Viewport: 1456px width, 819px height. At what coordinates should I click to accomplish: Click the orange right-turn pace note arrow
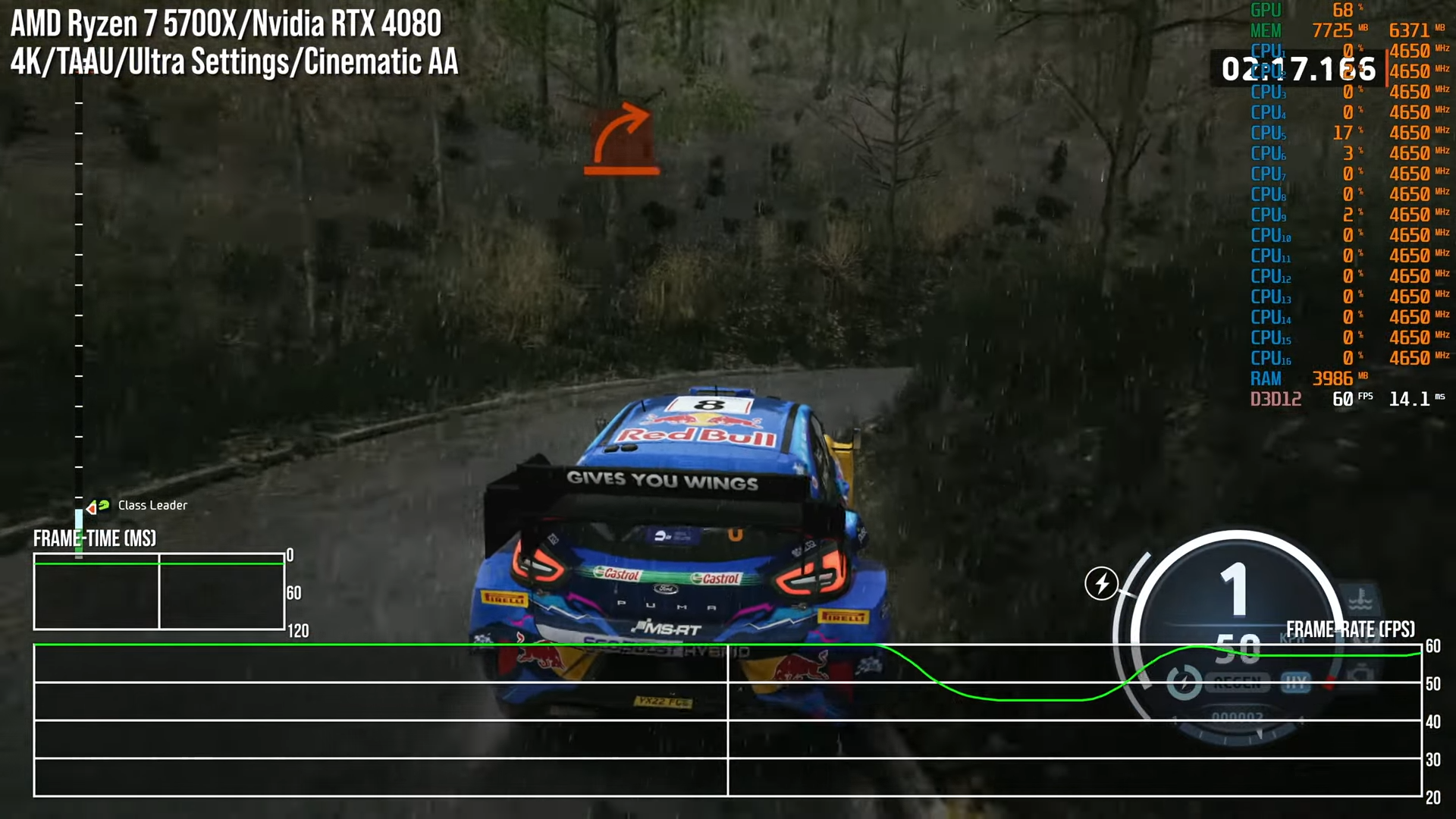click(x=622, y=139)
